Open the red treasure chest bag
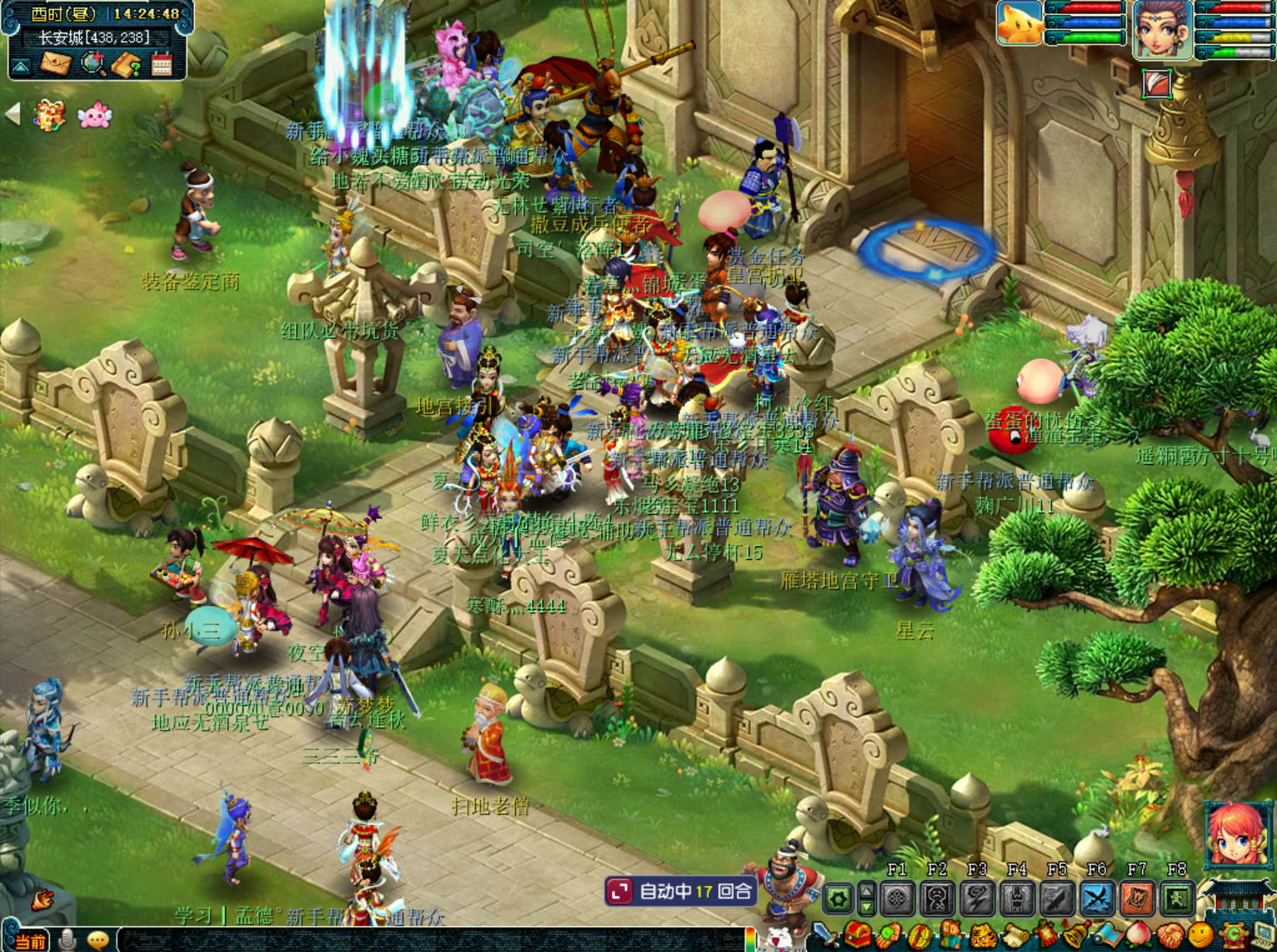1277x952 pixels. [858, 936]
